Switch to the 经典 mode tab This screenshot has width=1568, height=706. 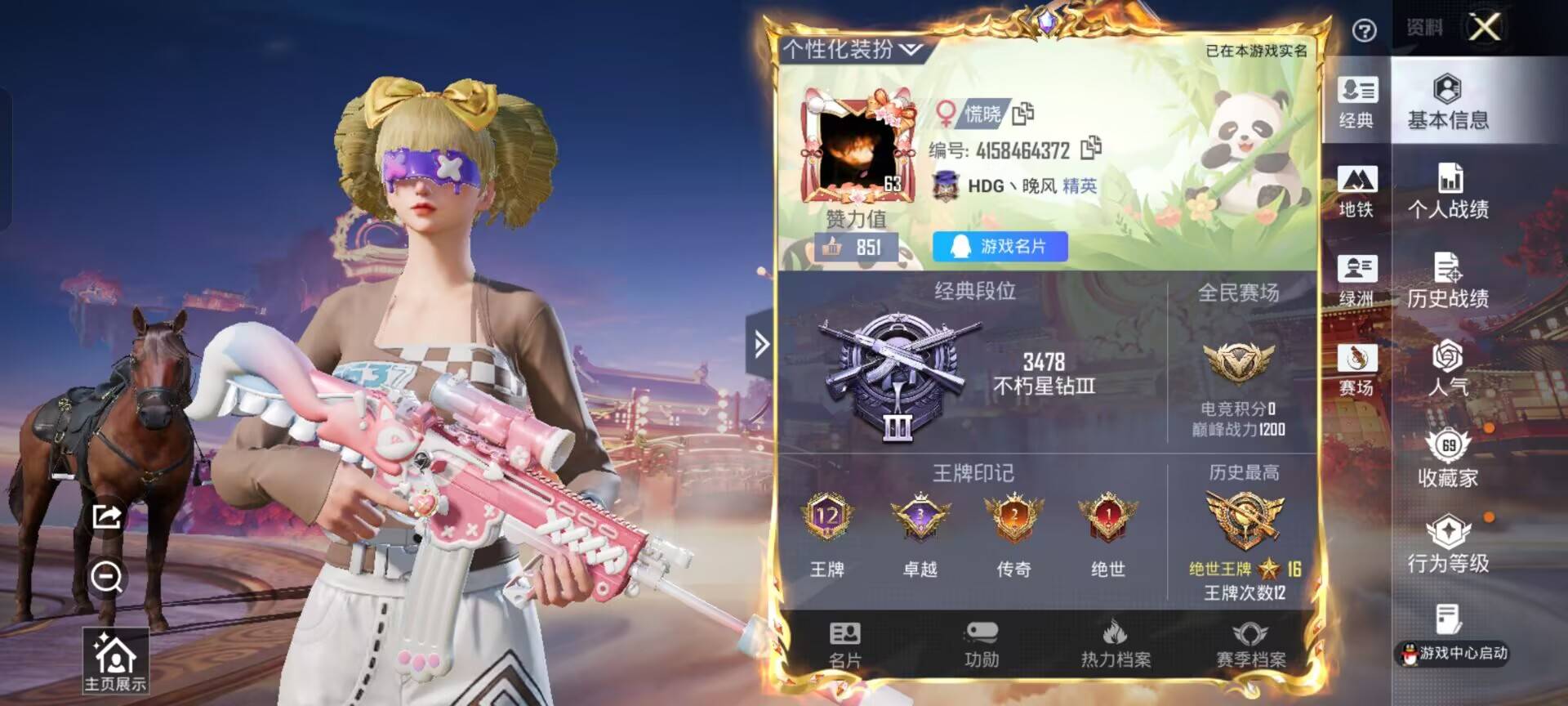(1356, 101)
